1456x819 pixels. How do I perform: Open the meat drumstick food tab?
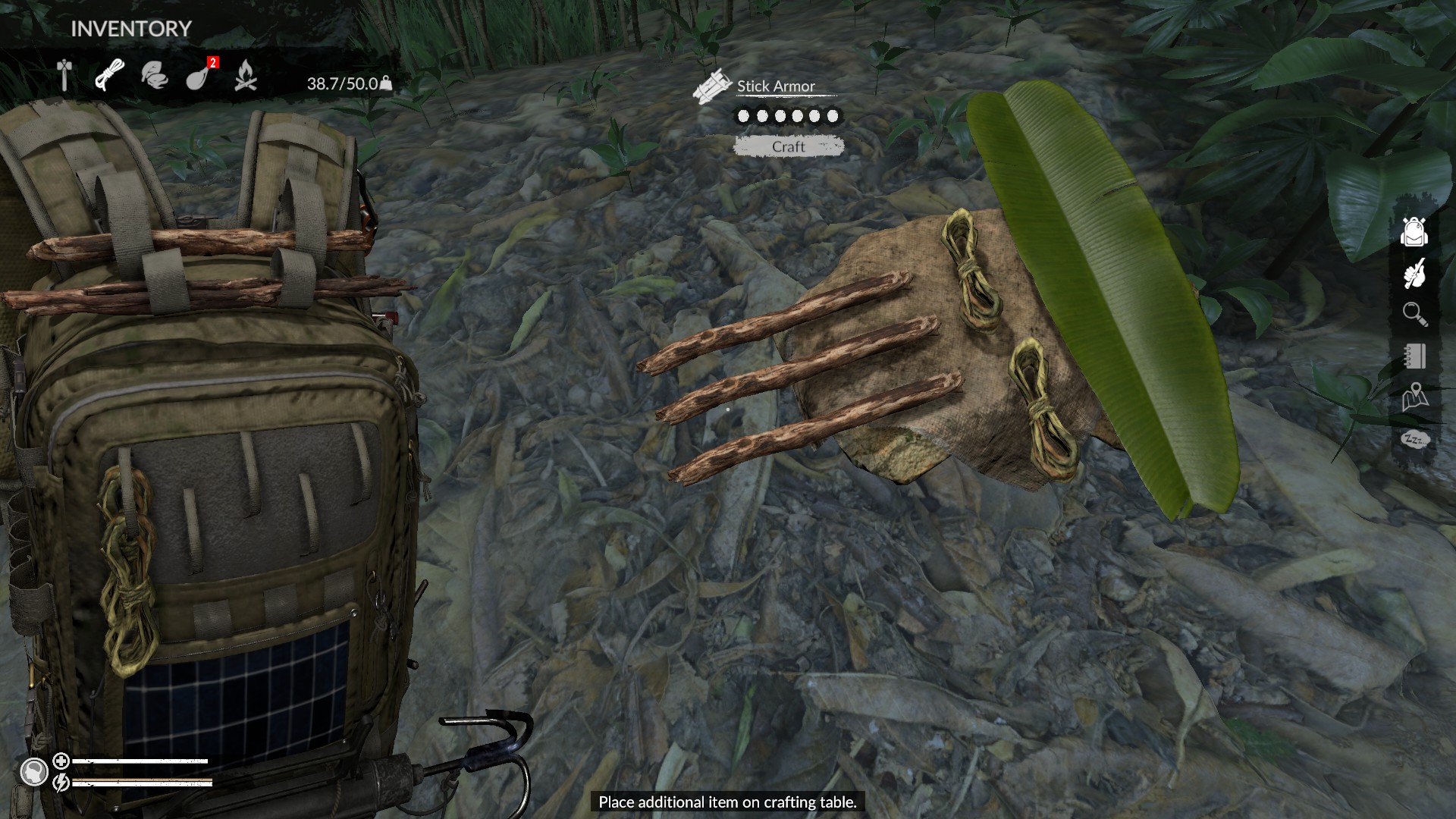click(x=199, y=75)
